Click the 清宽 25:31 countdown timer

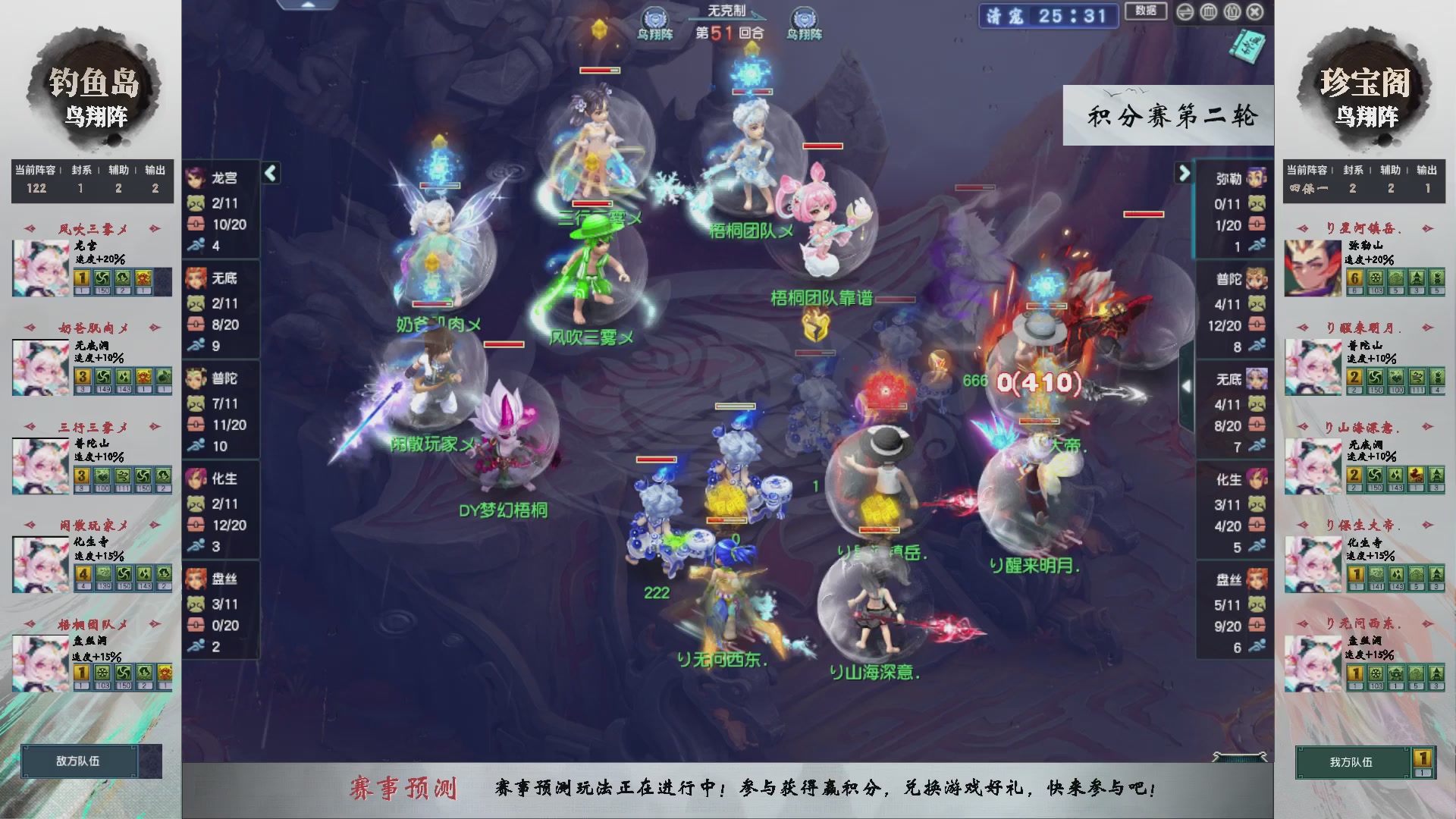[x=1048, y=16]
